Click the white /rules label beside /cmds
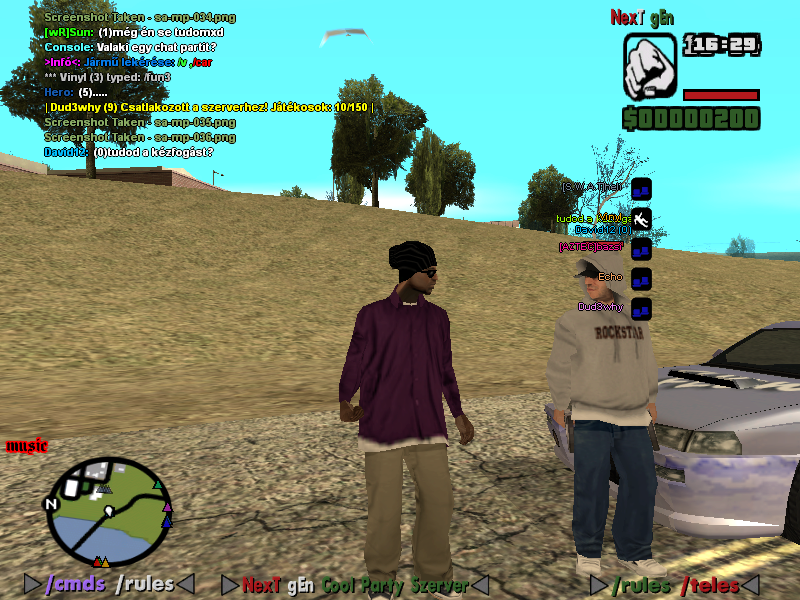Viewport: 800px width, 600px height. [x=144, y=584]
